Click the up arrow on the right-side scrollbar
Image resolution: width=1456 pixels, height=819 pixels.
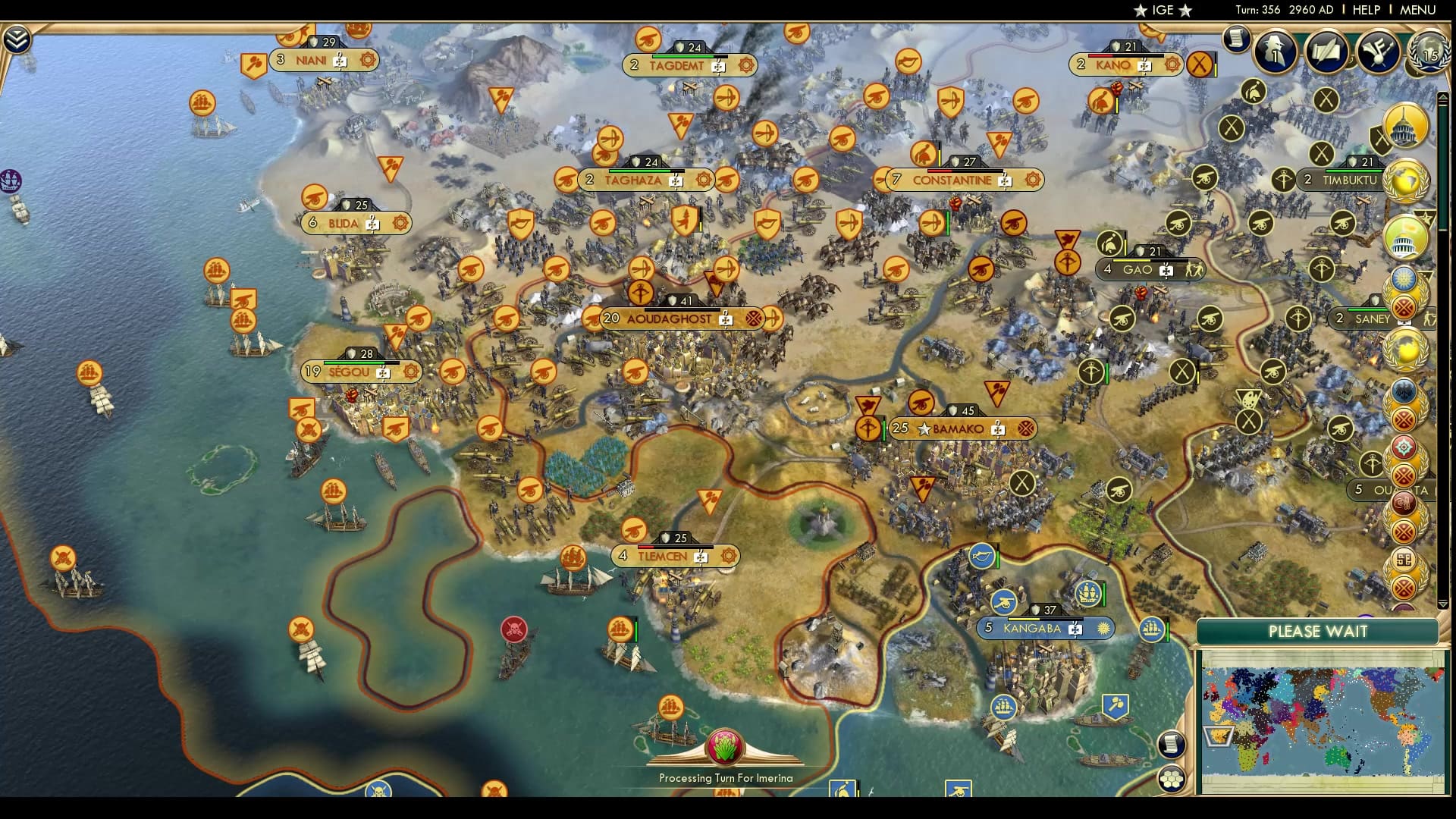pyautogui.click(x=1444, y=97)
